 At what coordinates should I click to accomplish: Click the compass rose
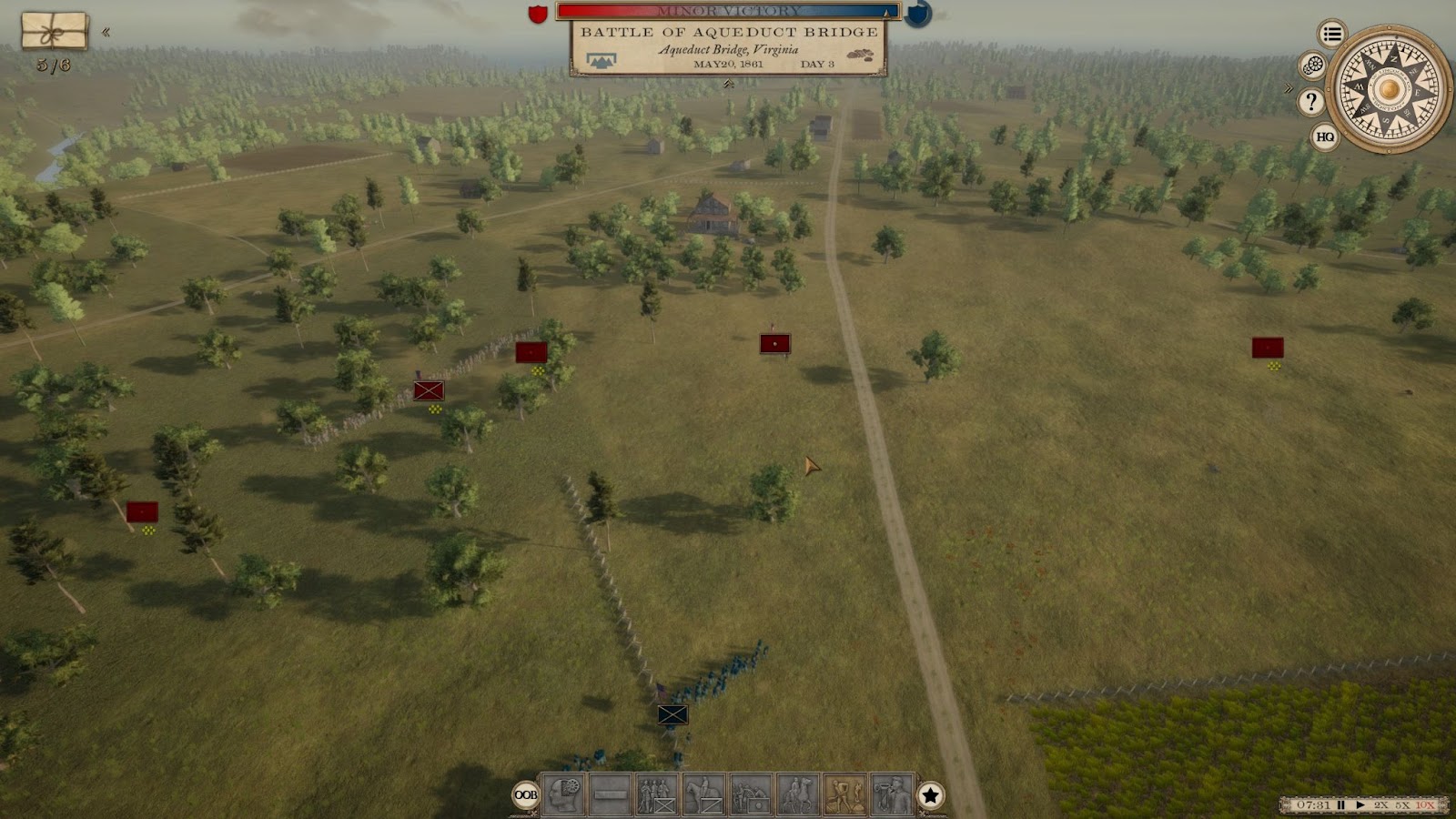pyautogui.click(x=1388, y=89)
